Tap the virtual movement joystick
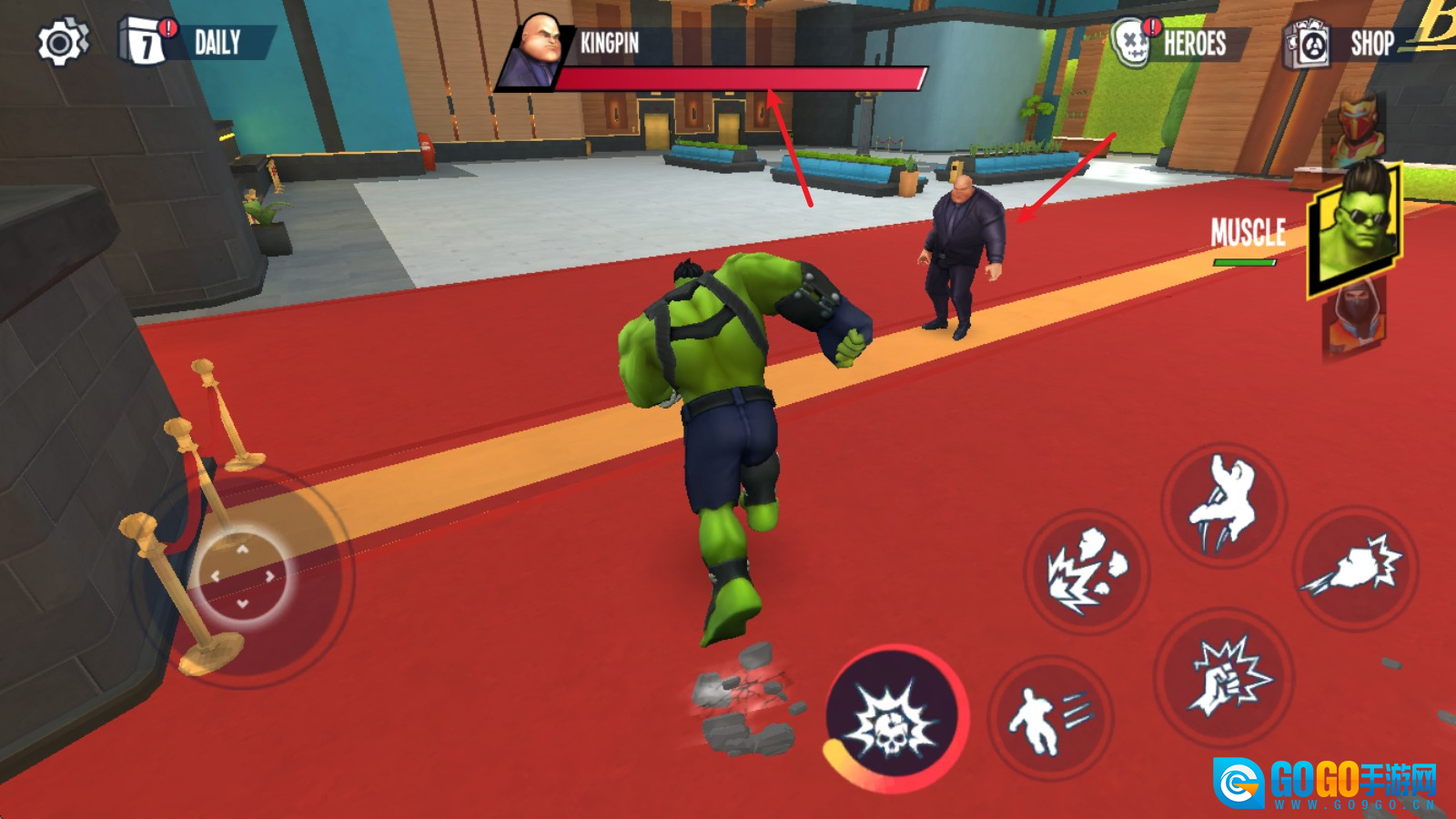 [243, 576]
